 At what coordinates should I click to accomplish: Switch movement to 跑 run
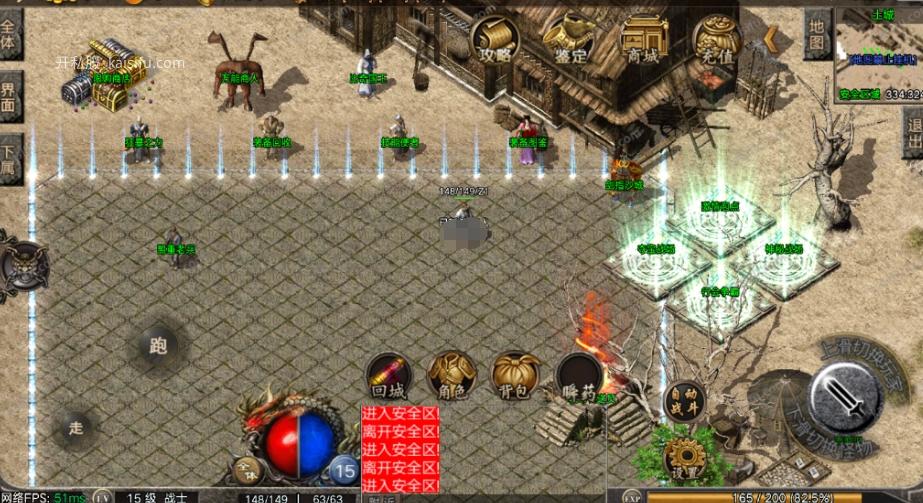pyautogui.click(x=158, y=347)
